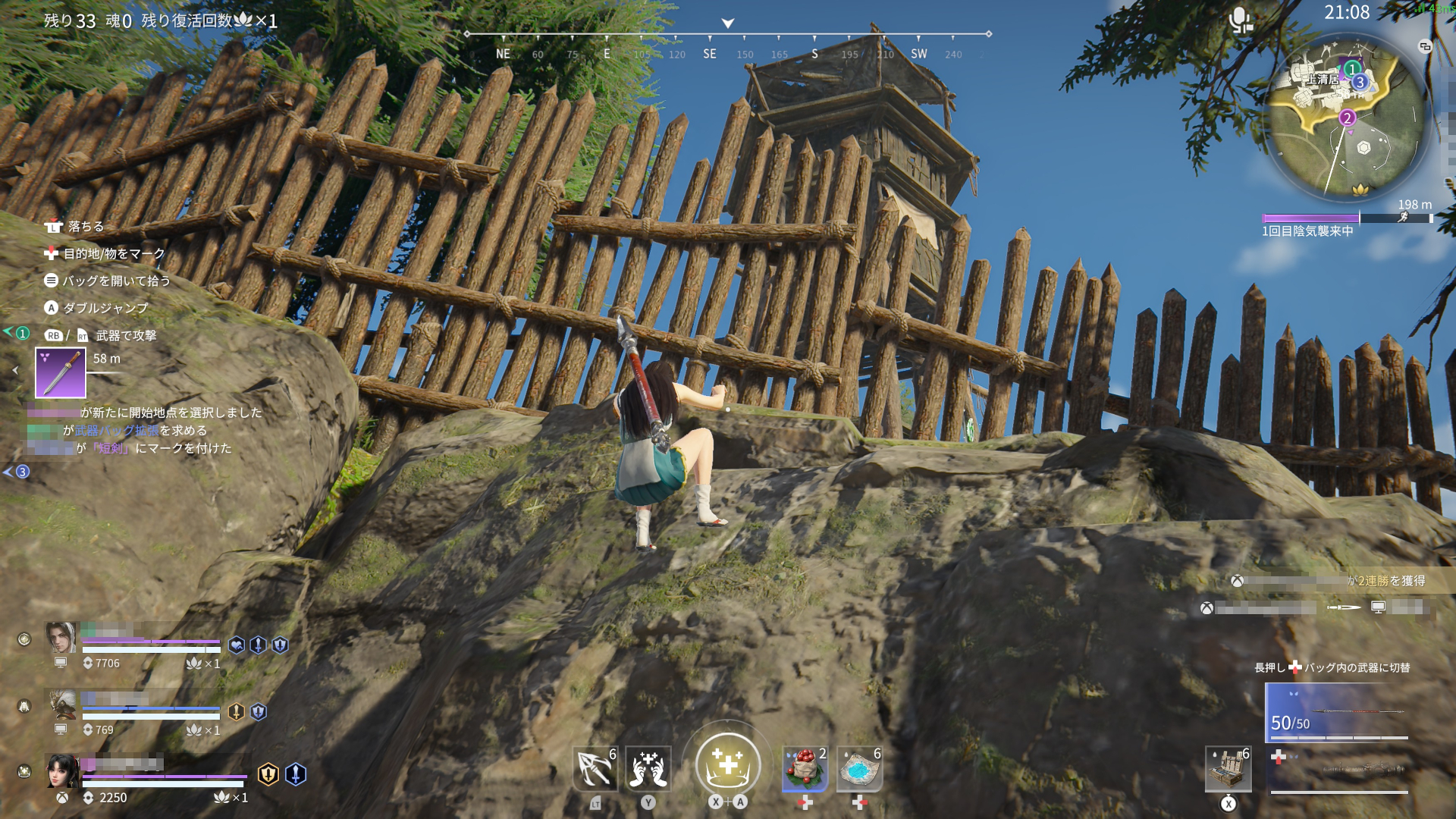Use the blue armor powder item
The height and width of the screenshot is (819, 1456).
click(x=859, y=769)
